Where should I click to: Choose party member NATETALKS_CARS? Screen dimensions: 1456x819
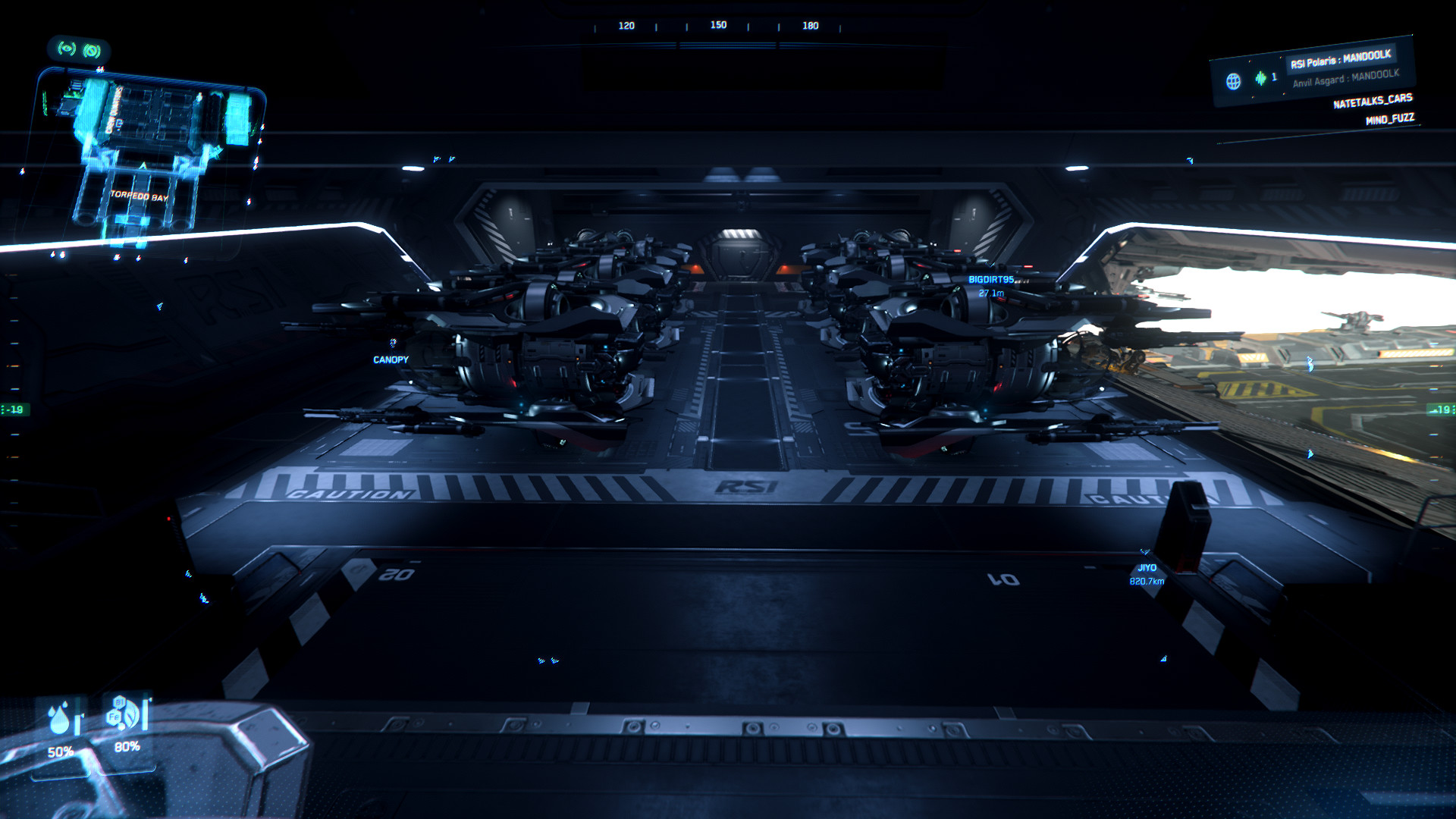point(1373,101)
